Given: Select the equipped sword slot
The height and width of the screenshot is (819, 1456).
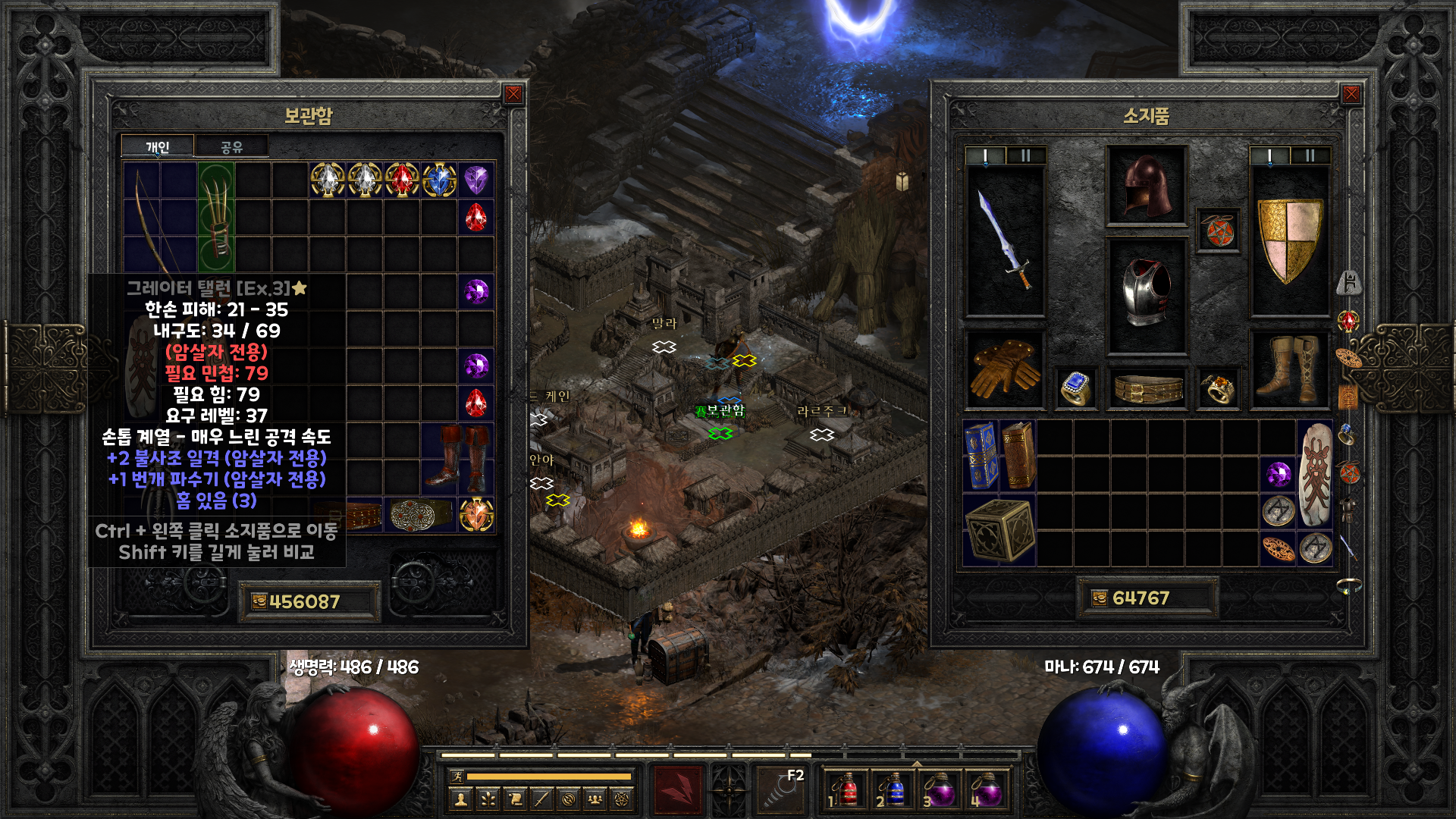Looking at the screenshot, I should click(x=1005, y=240).
